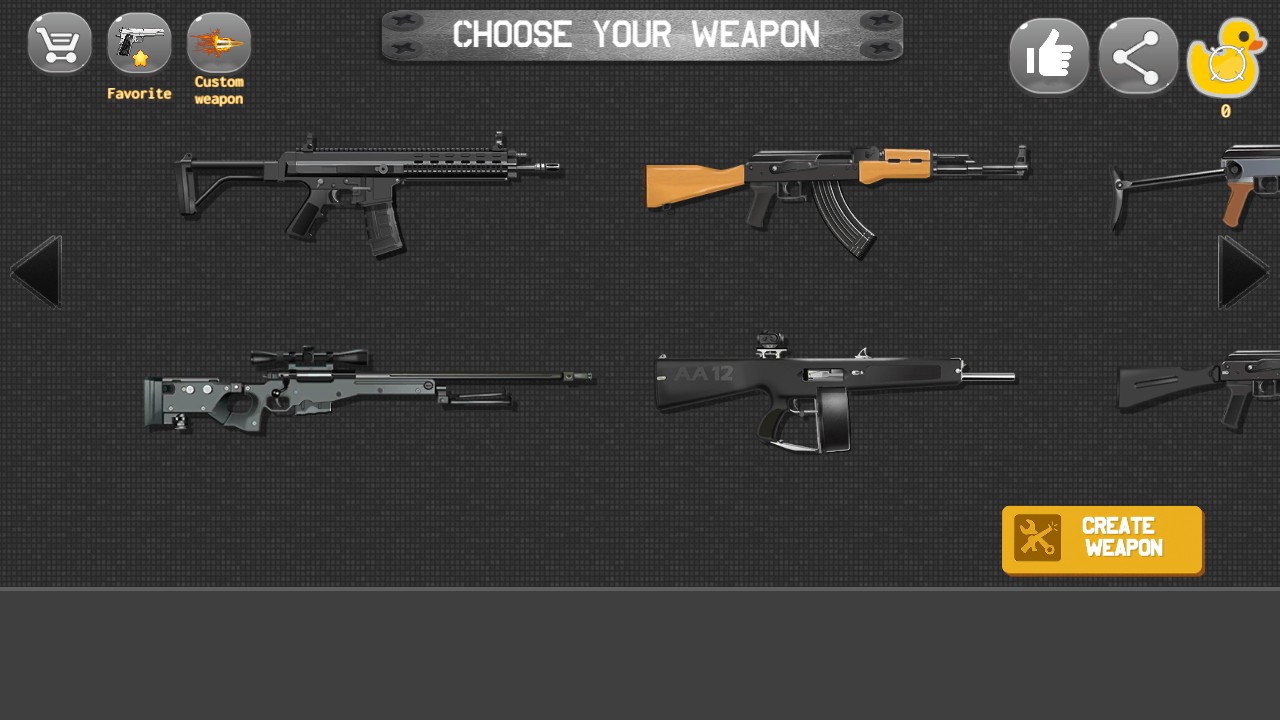Tap the thumbs-up like button
The height and width of the screenshot is (720, 1280).
point(1049,56)
